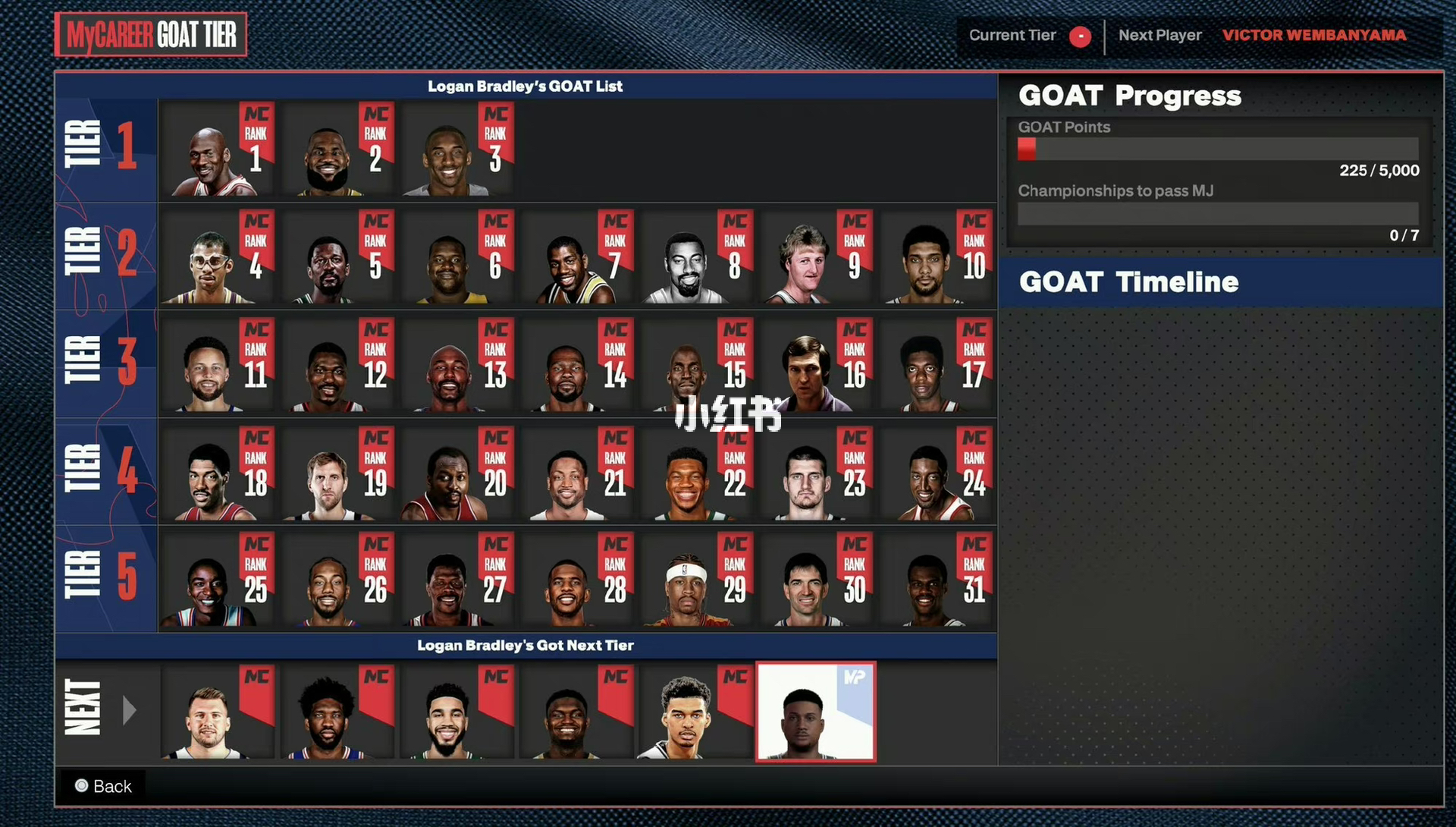Open the Current Tier indicator badge
This screenshot has width=1456, height=827.
click(x=1080, y=36)
